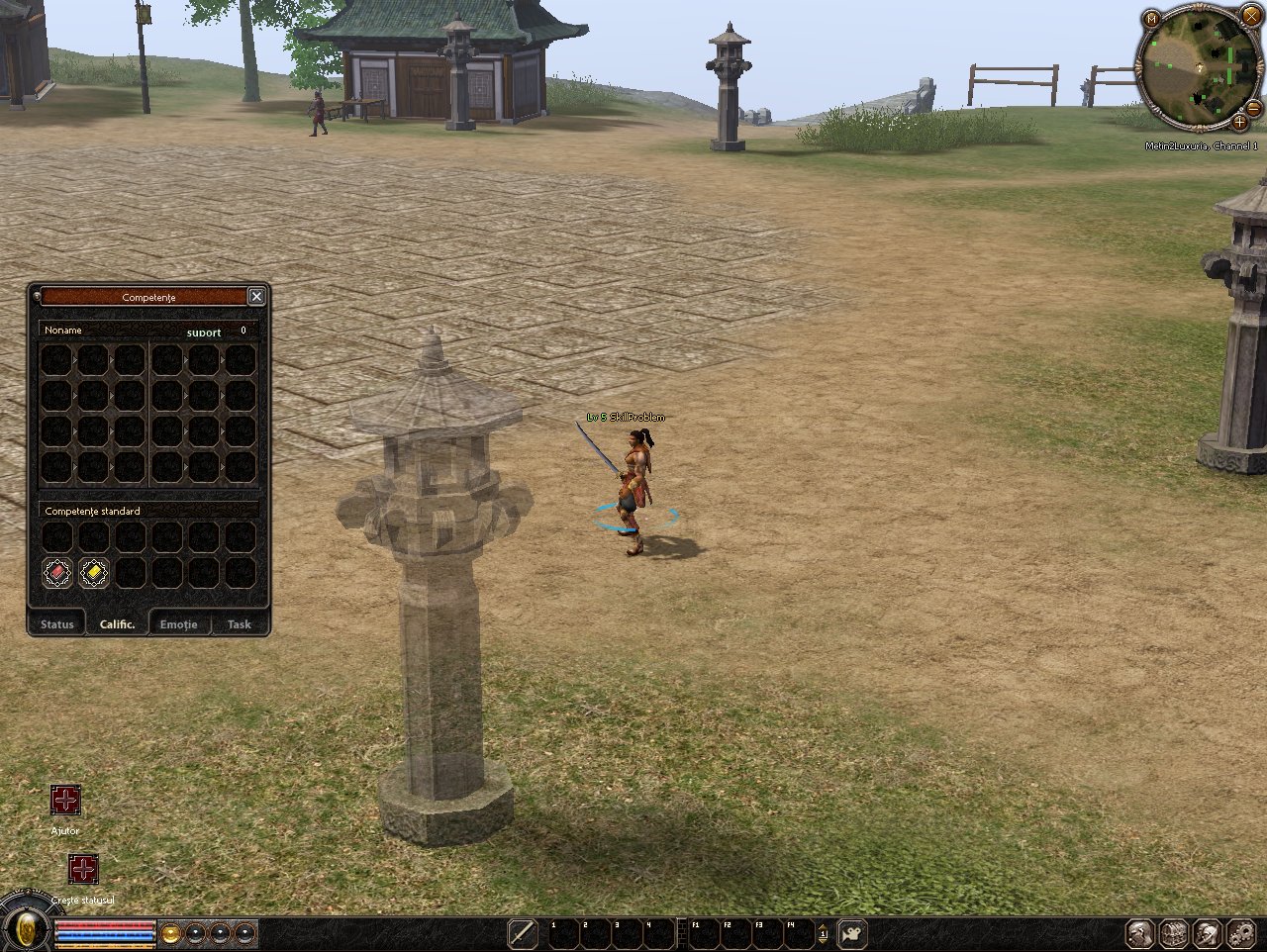Click the Ajutor help icon
Image resolution: width=1267 pixels, height=952 pixels.
pyautogui.click(x=65, y=800)
